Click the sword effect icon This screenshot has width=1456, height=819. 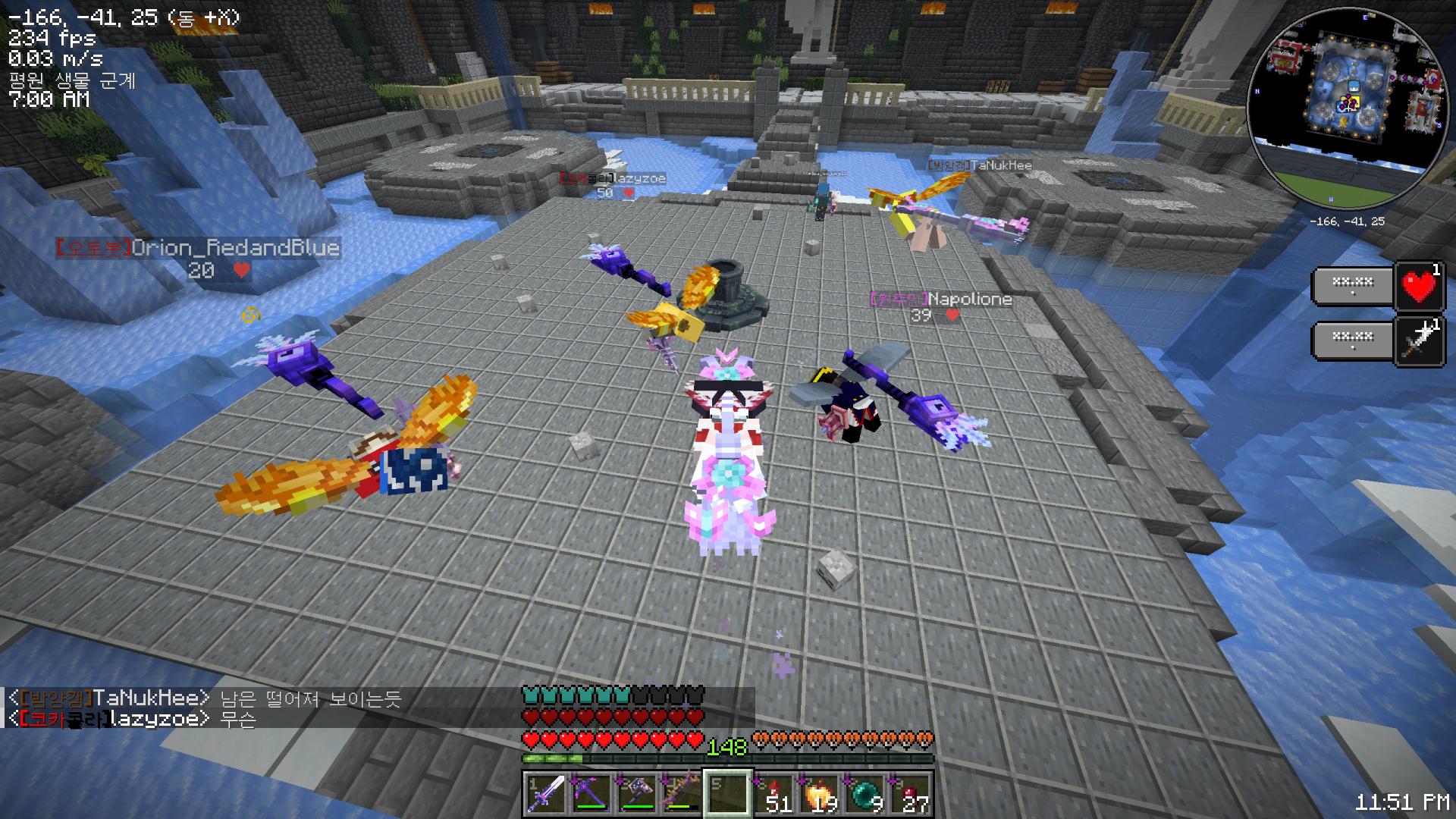pyautogui.click(x=1420, y=343)
